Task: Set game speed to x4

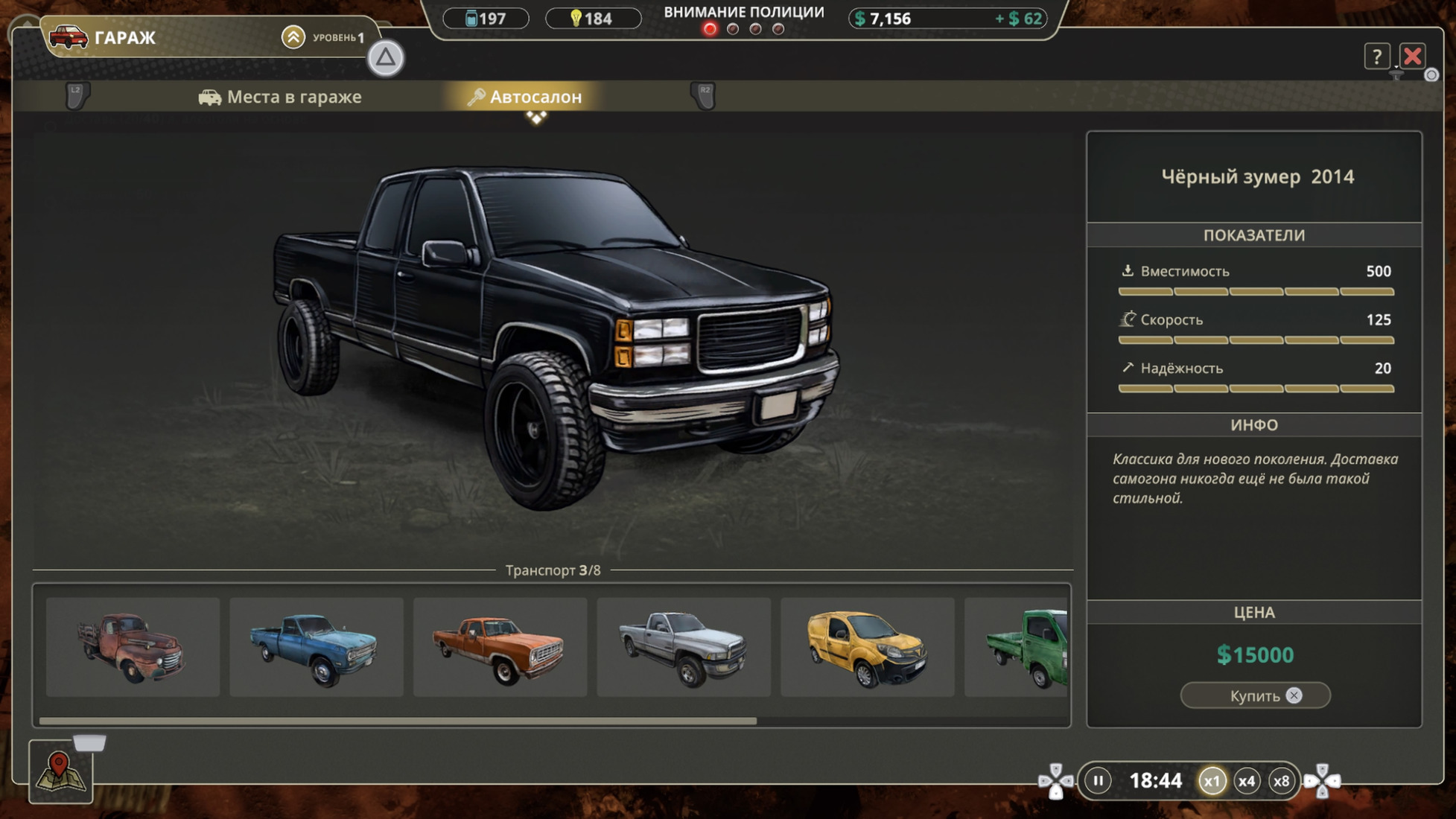Action: (1246, 781)
